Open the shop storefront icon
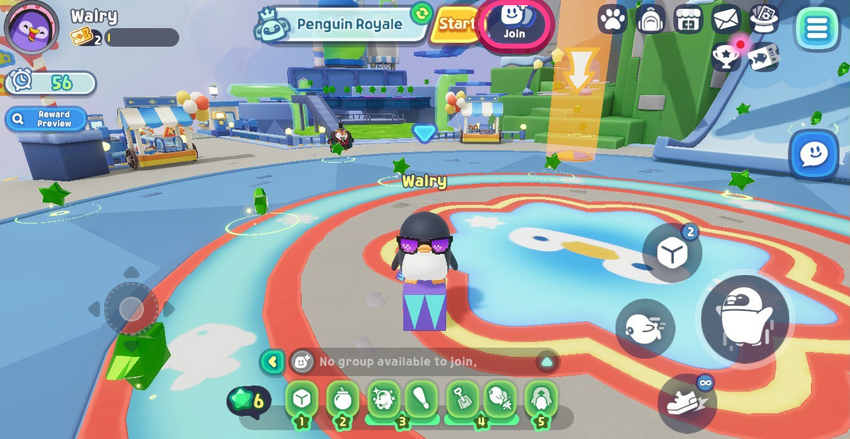Screen dimensions: 850x439 (688, 19)
